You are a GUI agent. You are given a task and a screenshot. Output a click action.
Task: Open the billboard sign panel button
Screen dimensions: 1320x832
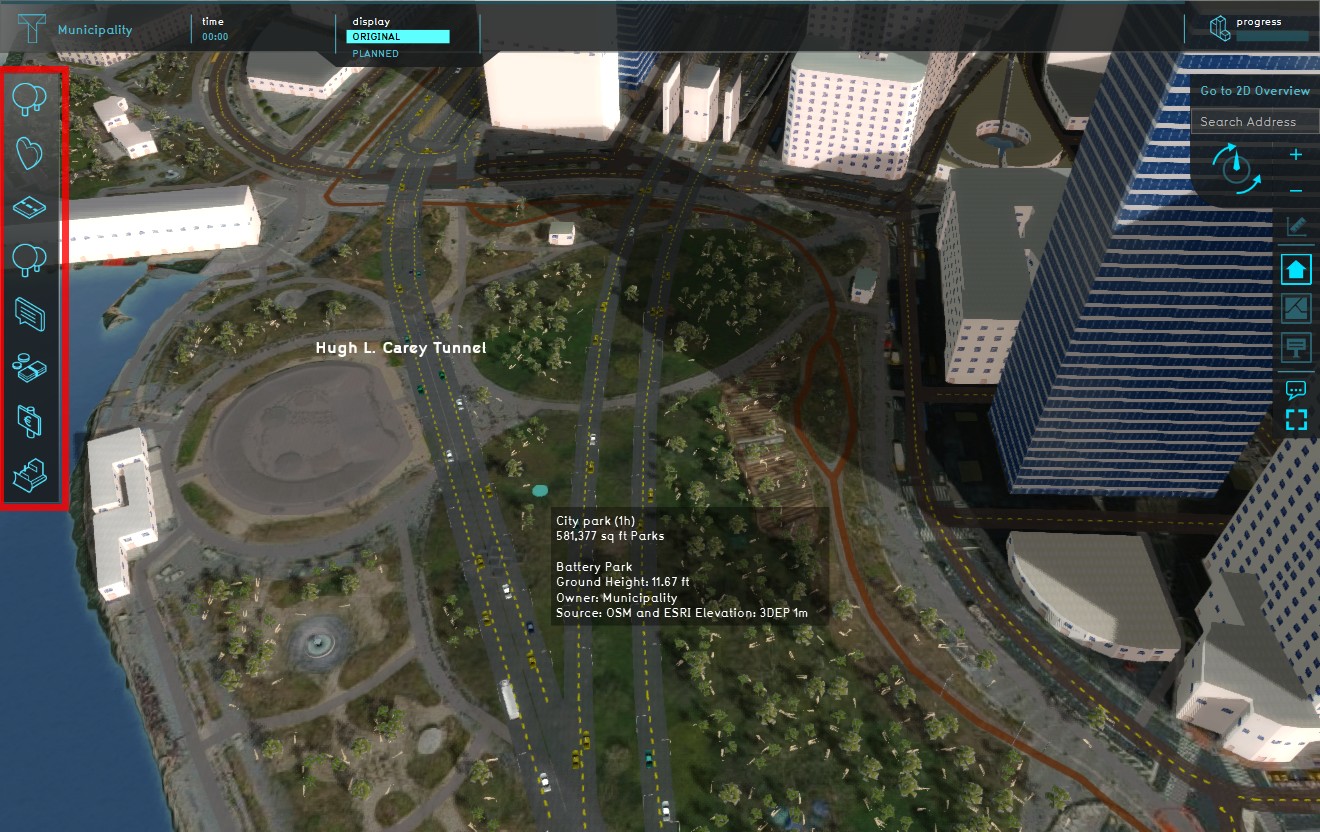tap(1296, 347)
